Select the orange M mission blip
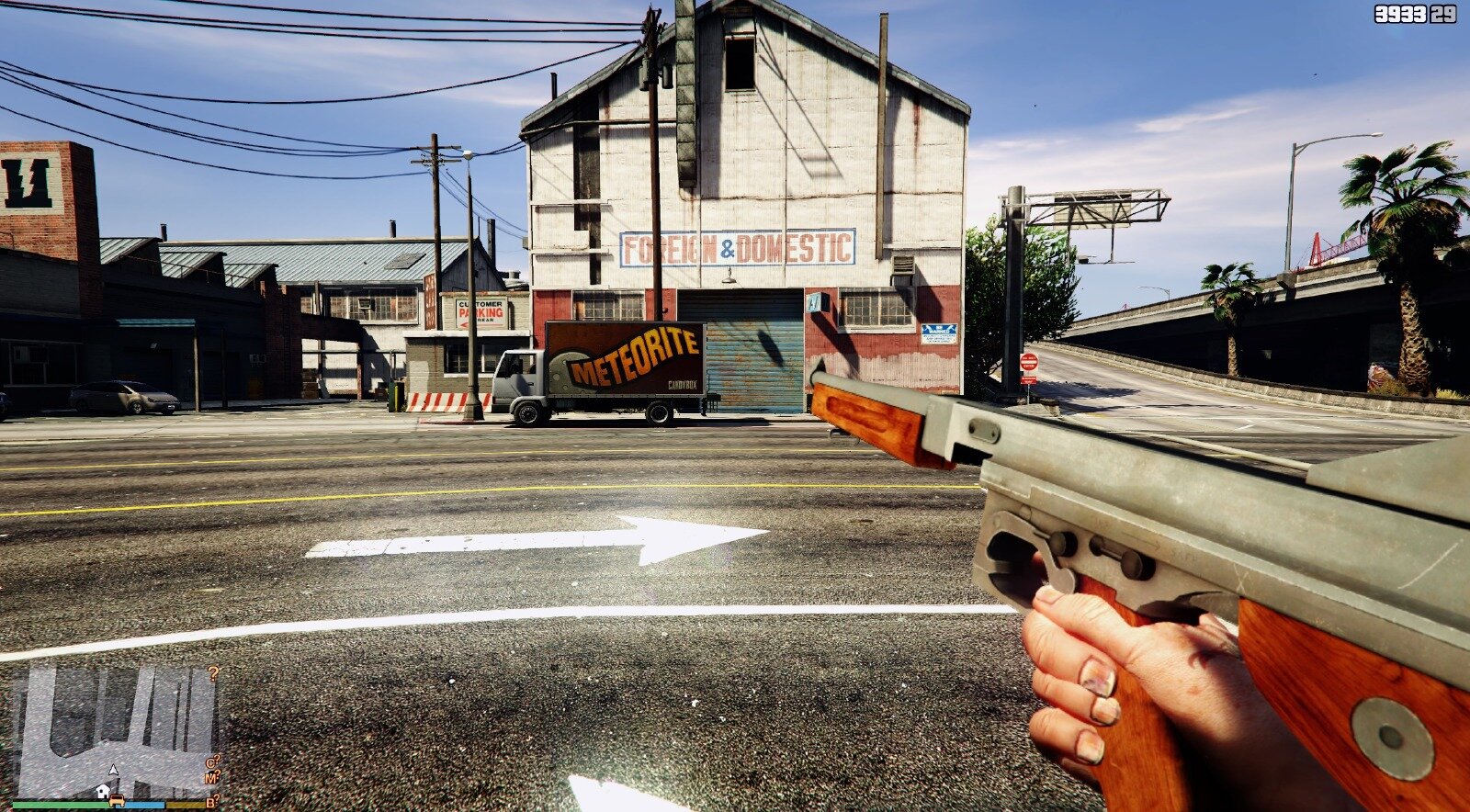The height and width of the screenshot is (812, 1470). (211, 779)
